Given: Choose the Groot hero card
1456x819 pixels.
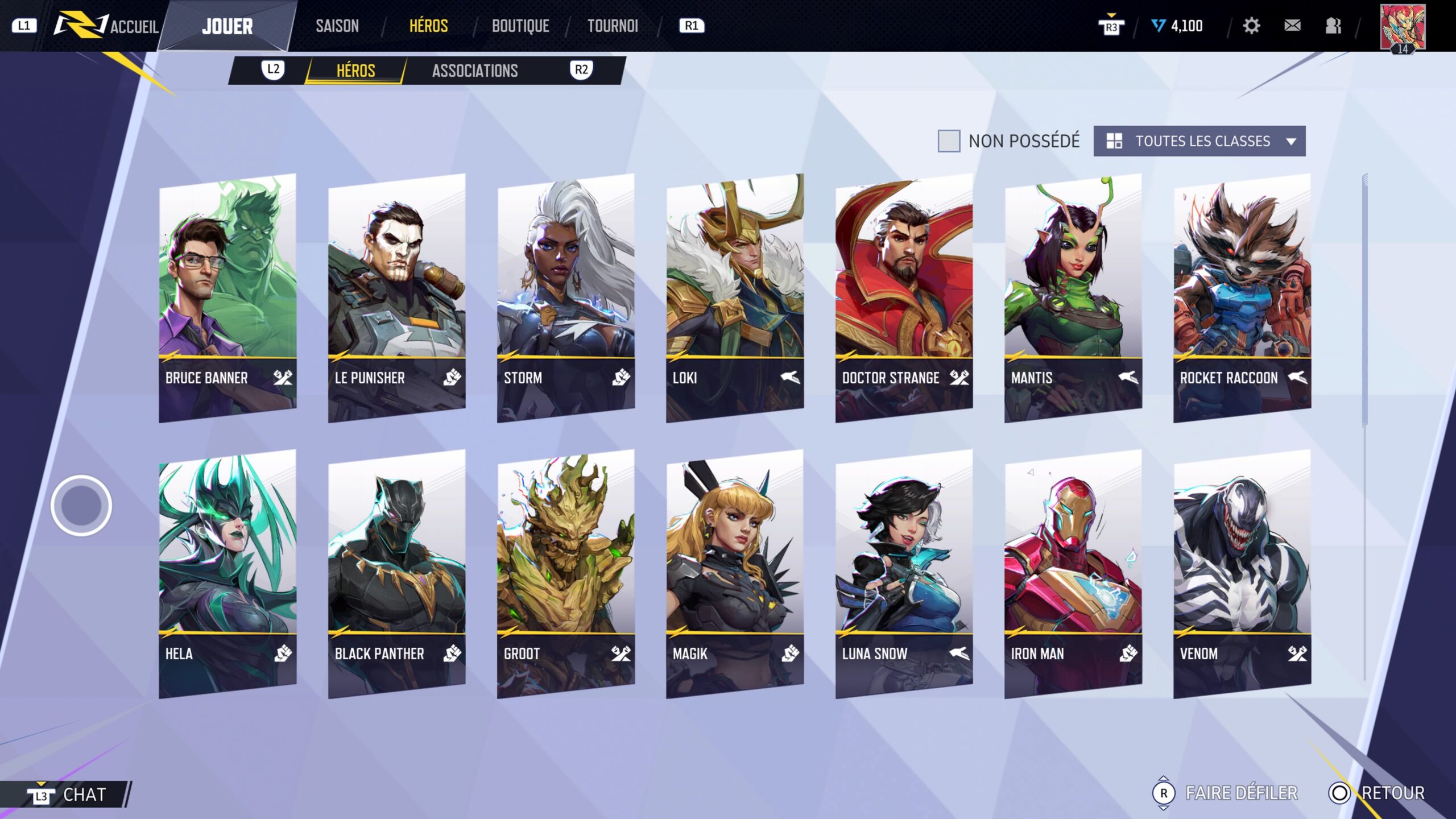Looking at the screenshot, I should point(565,572).
